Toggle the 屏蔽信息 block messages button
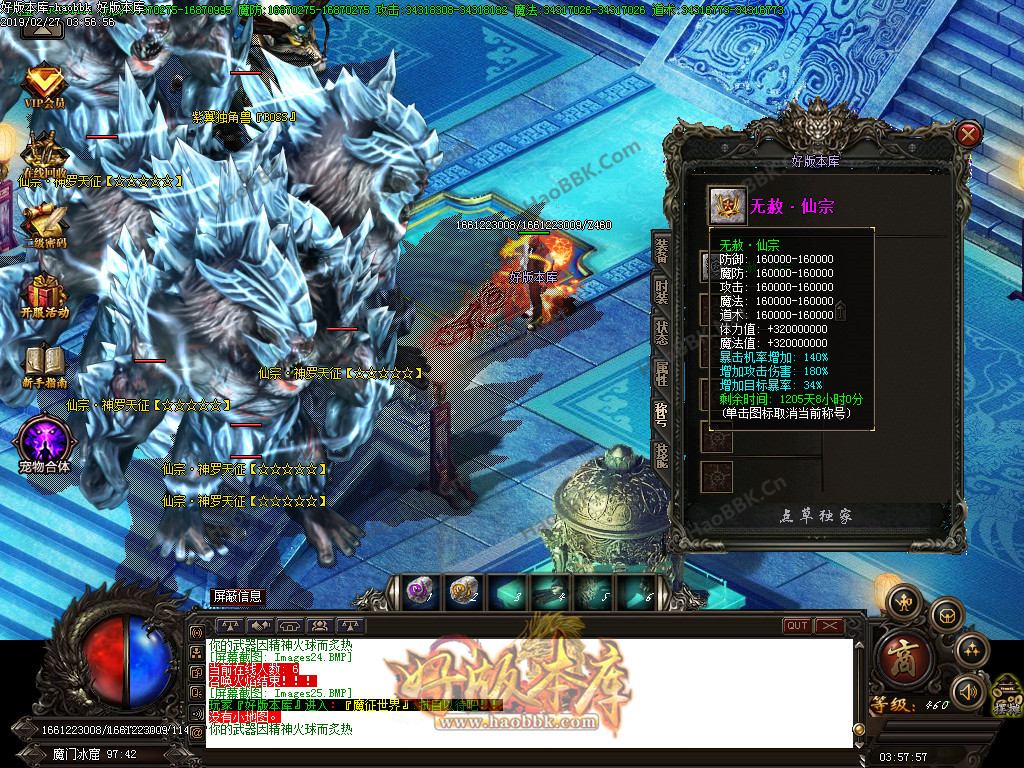This screenshot has width=1024, height=768. click(x=237, y=596)
